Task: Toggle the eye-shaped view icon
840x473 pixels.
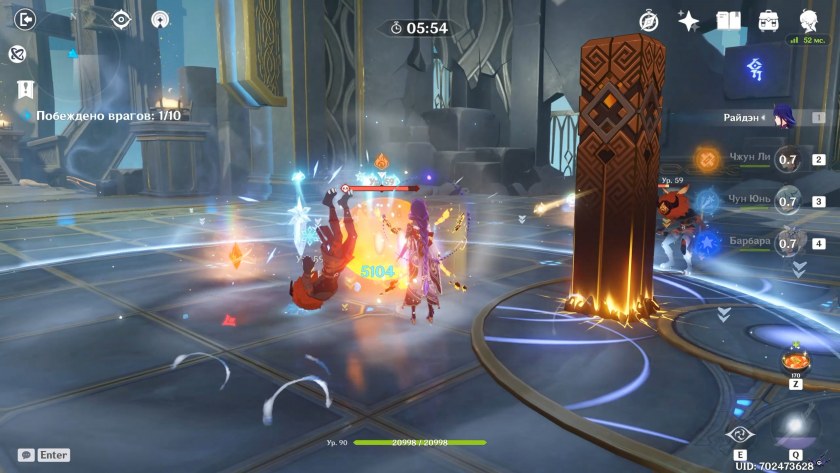Action: click(x=121, y=19)
